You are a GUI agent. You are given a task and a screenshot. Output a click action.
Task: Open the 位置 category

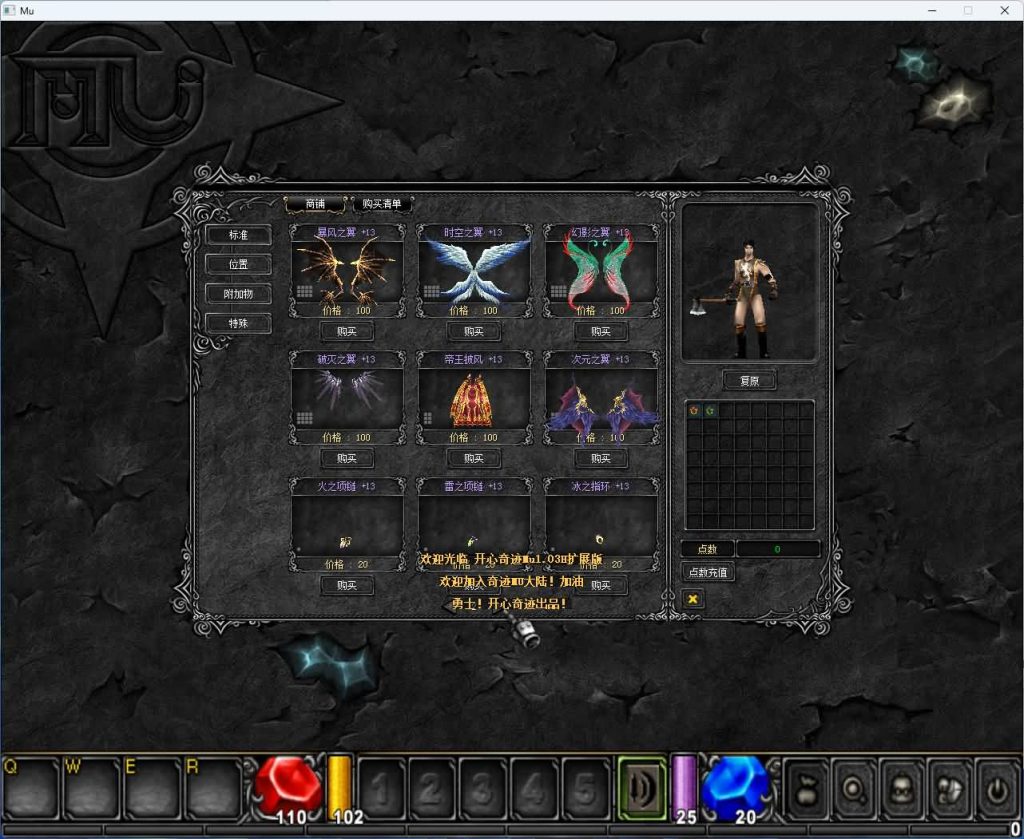(x=238, y=265)
